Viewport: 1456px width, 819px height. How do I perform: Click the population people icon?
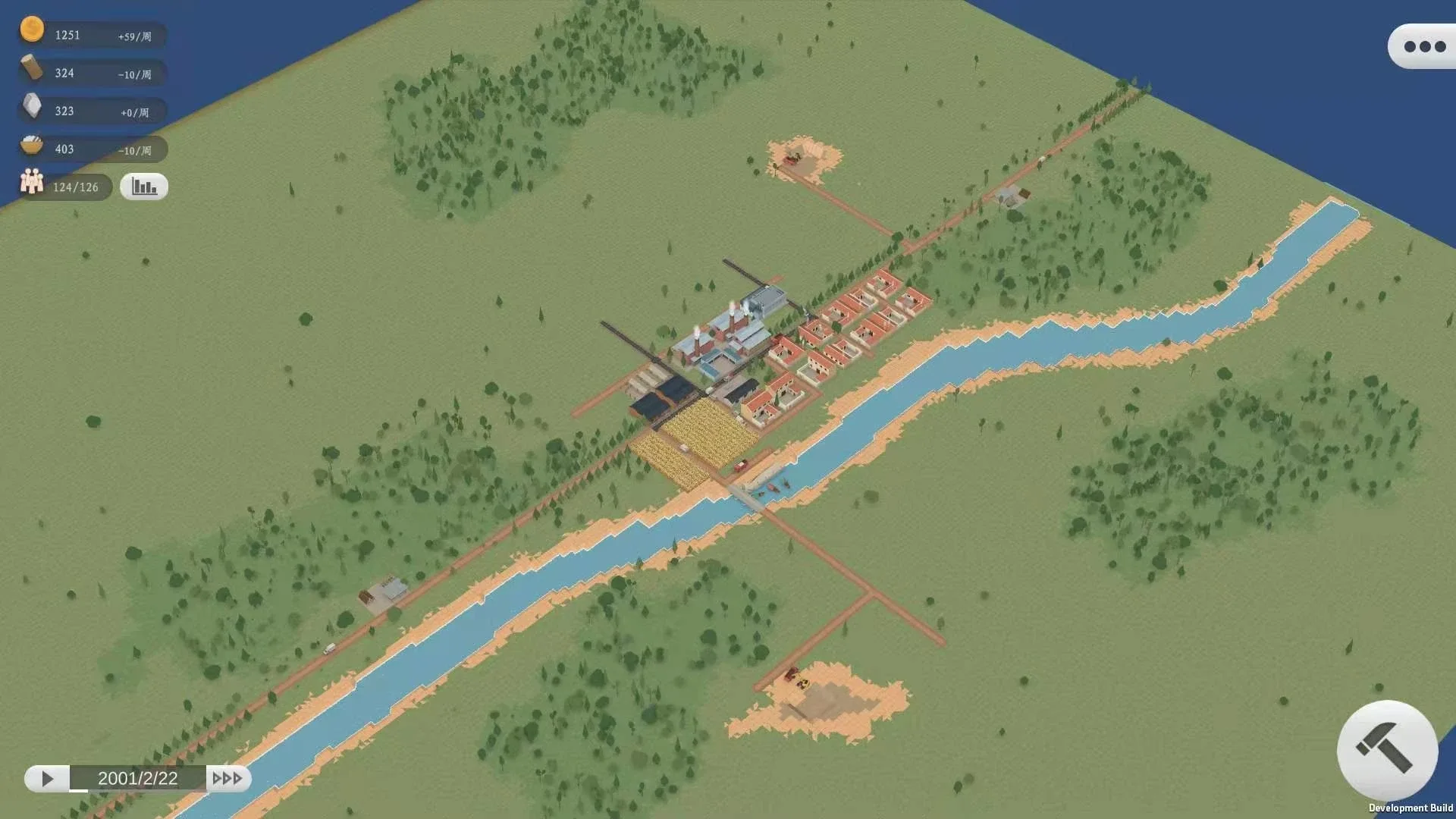(31, 183)
